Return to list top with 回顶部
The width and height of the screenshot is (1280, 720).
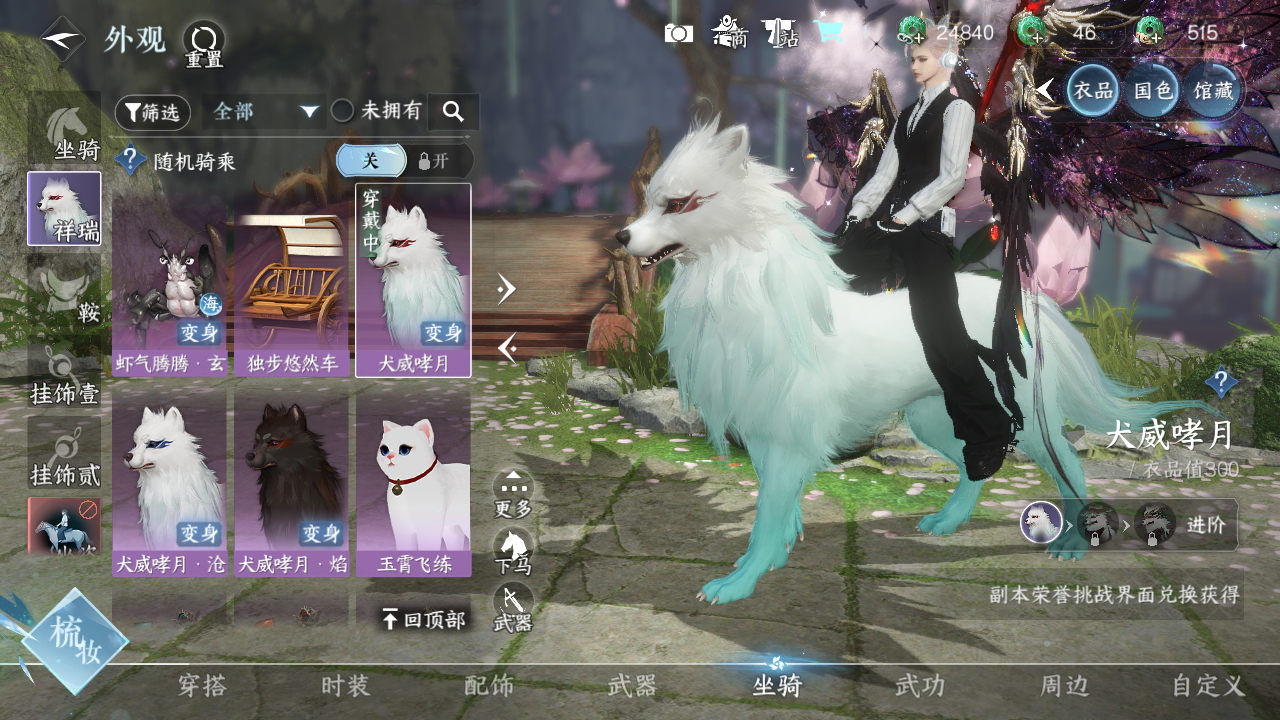[423, 620]
